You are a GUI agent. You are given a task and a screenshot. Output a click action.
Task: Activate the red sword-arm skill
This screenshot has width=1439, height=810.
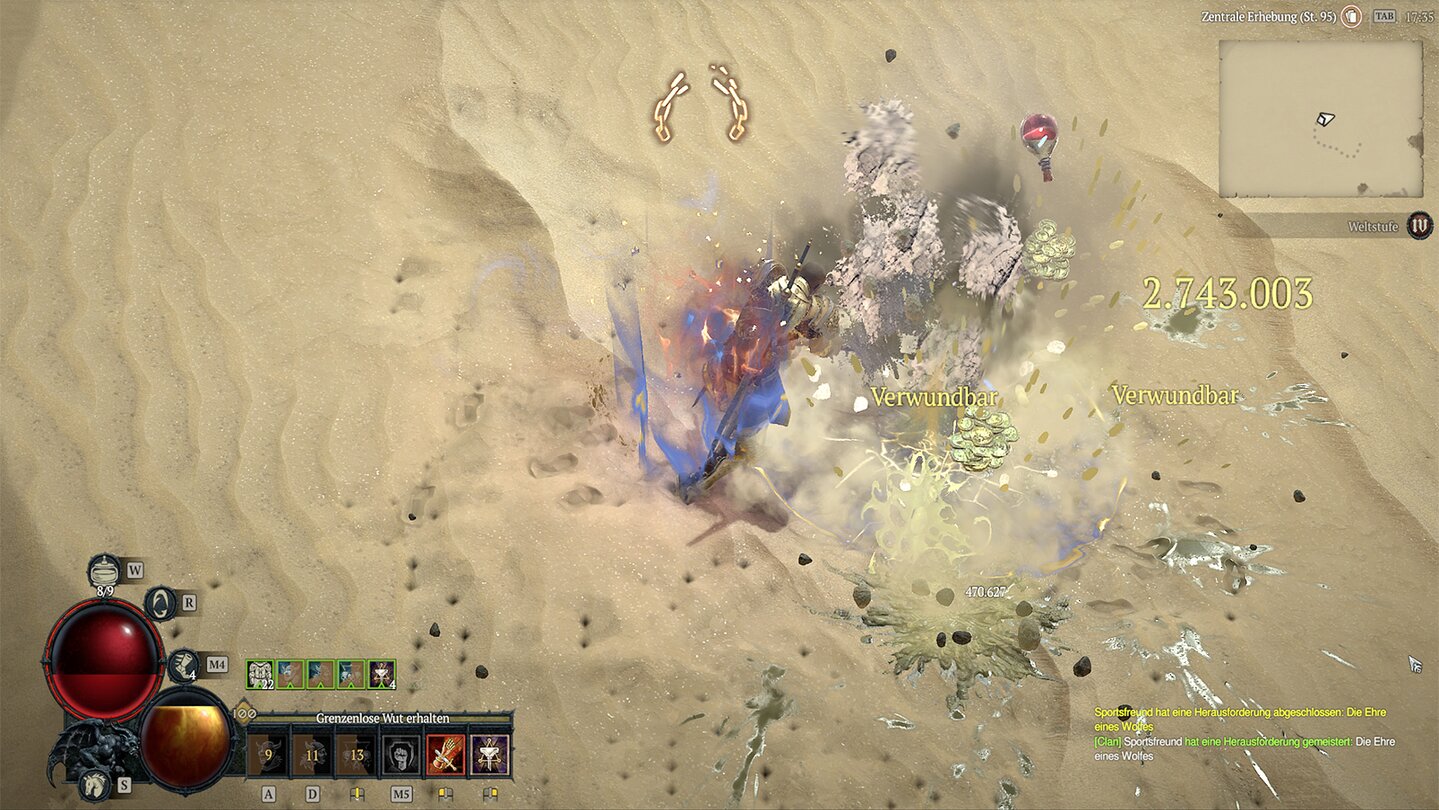446,754
